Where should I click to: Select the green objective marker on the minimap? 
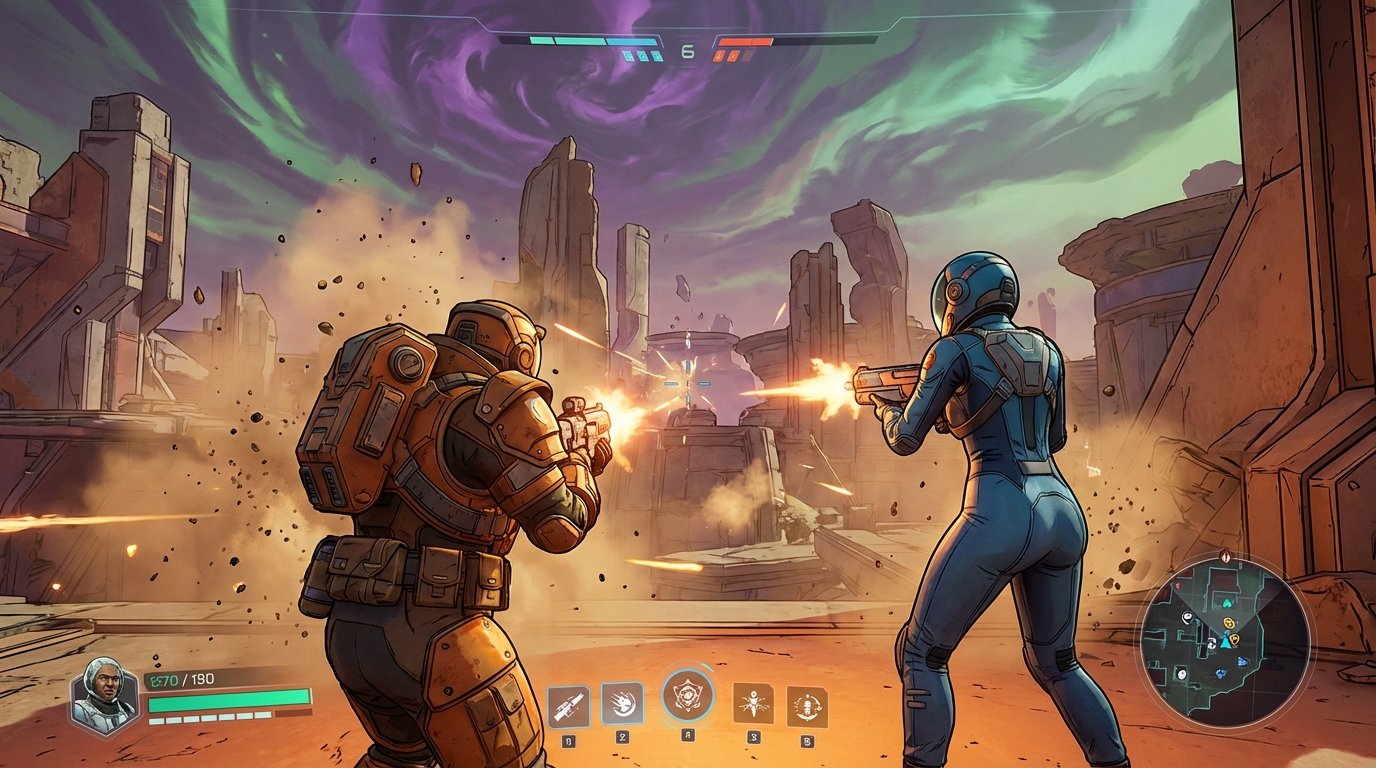(1227, 602)
